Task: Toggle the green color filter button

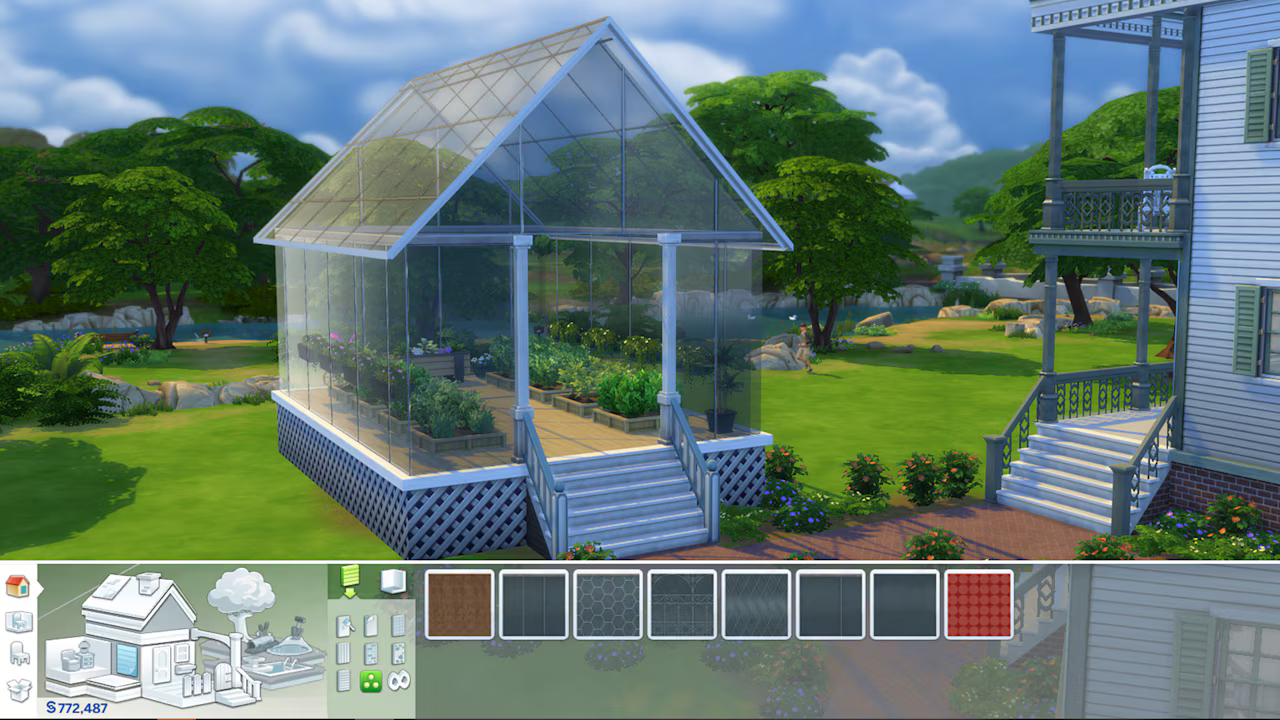Action: [x=370, y=682]
